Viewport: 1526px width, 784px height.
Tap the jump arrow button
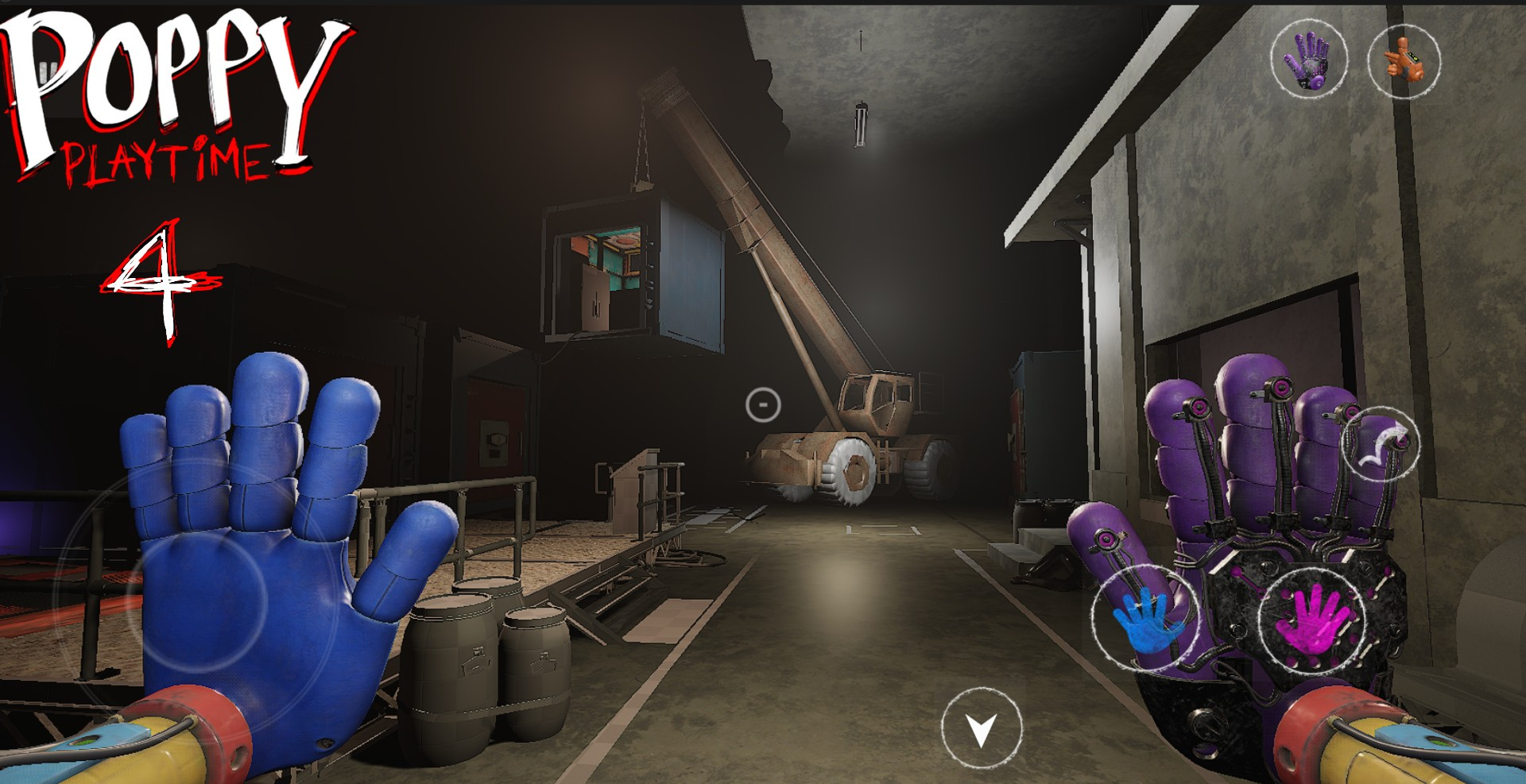coord(1381,444)
